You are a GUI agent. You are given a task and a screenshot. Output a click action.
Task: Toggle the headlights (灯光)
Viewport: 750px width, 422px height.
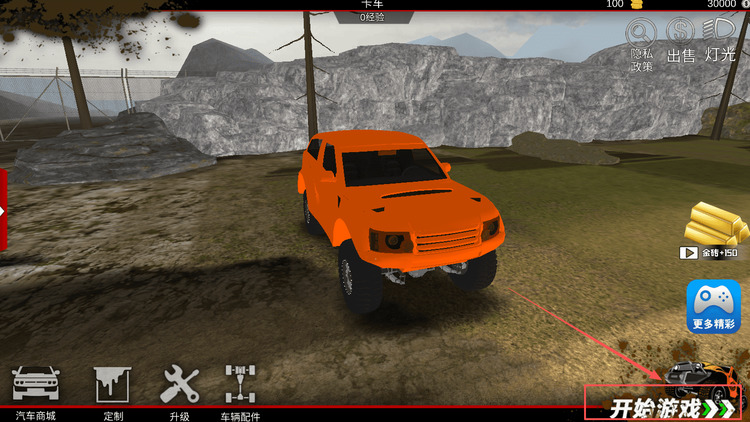point(720,42)
